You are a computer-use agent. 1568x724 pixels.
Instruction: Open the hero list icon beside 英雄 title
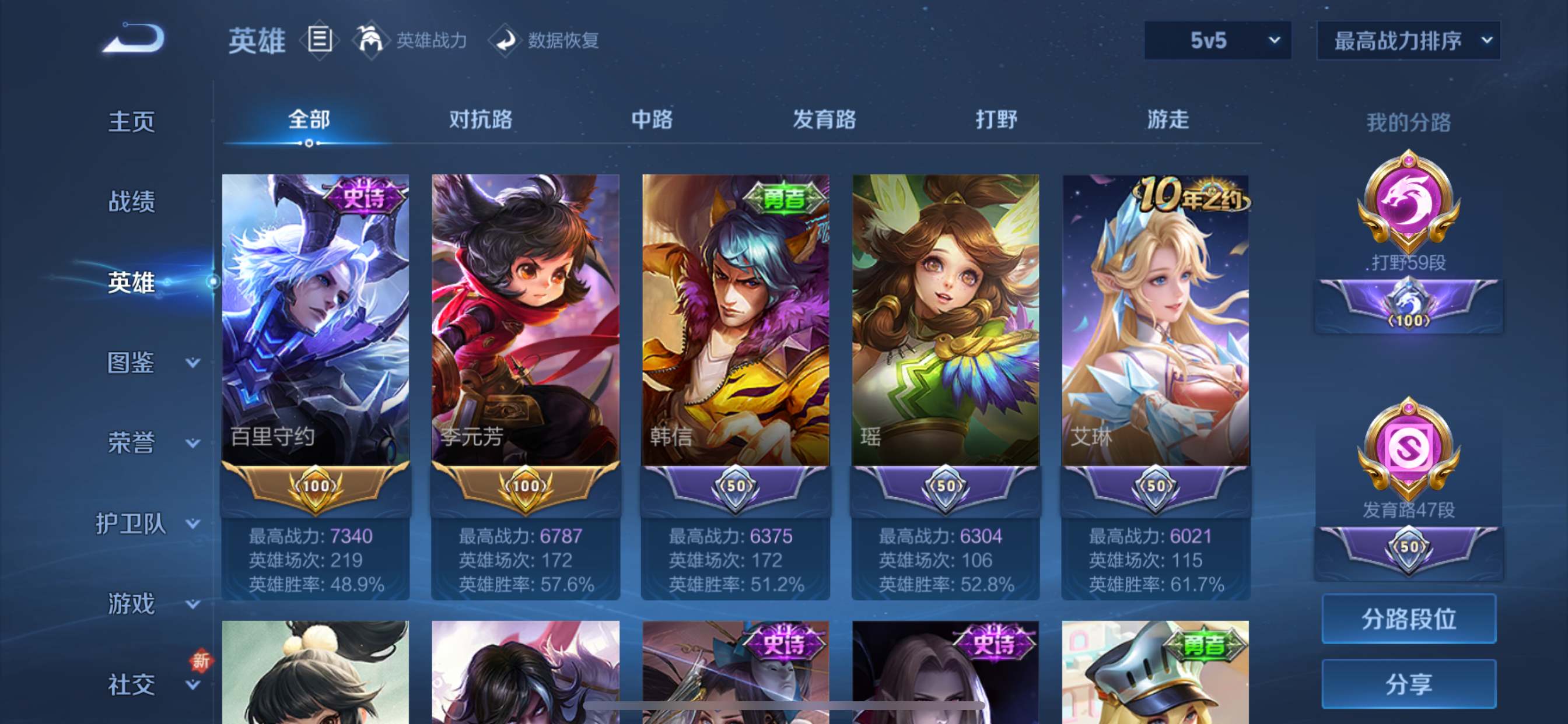pos(319,40)
